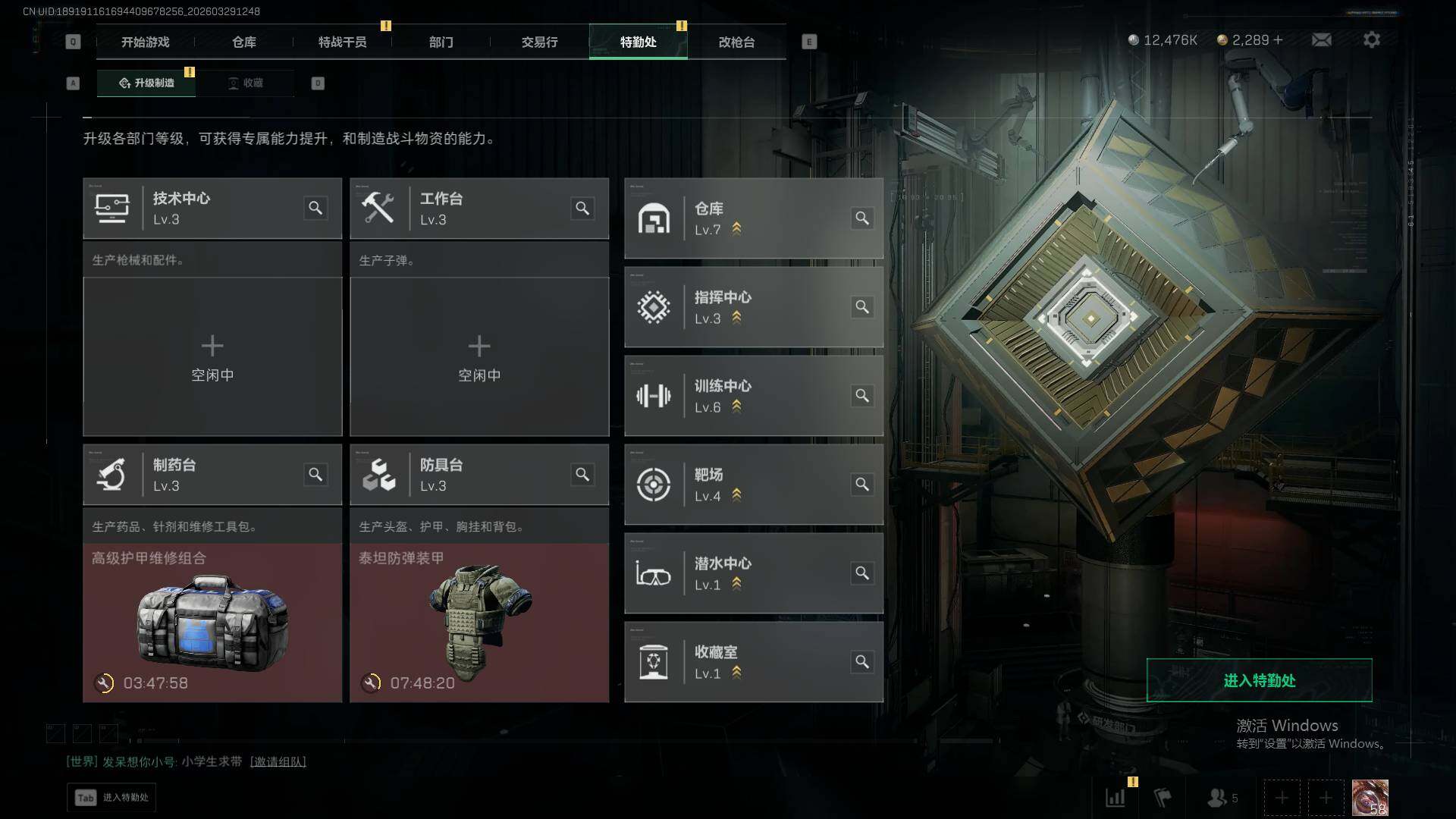View the 高级护甲维修组合 crafting slot
Screen dimensions: 1456x819
pos(212,622)
